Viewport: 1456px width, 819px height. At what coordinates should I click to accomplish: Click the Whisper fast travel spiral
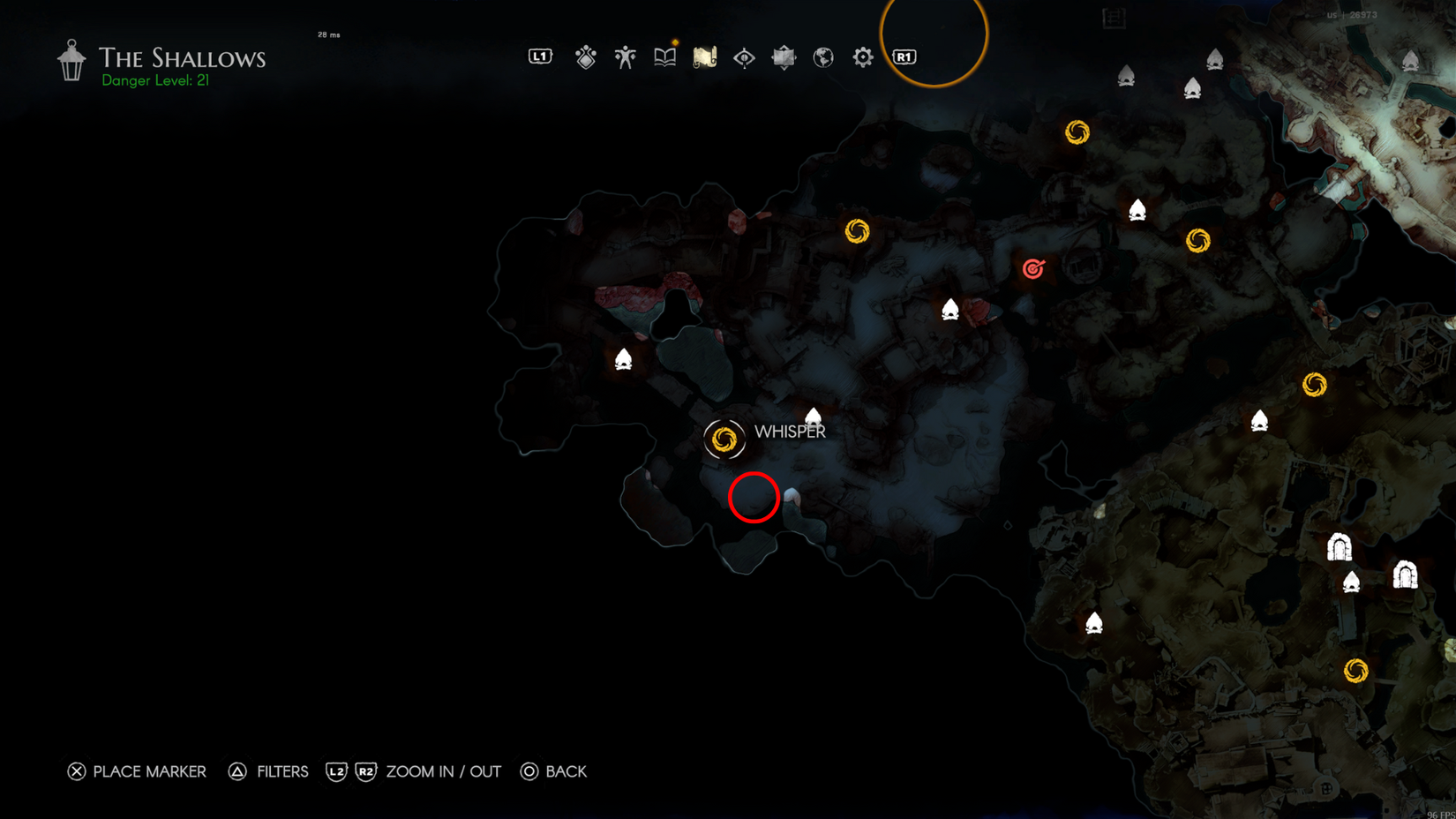coord(725,439)
